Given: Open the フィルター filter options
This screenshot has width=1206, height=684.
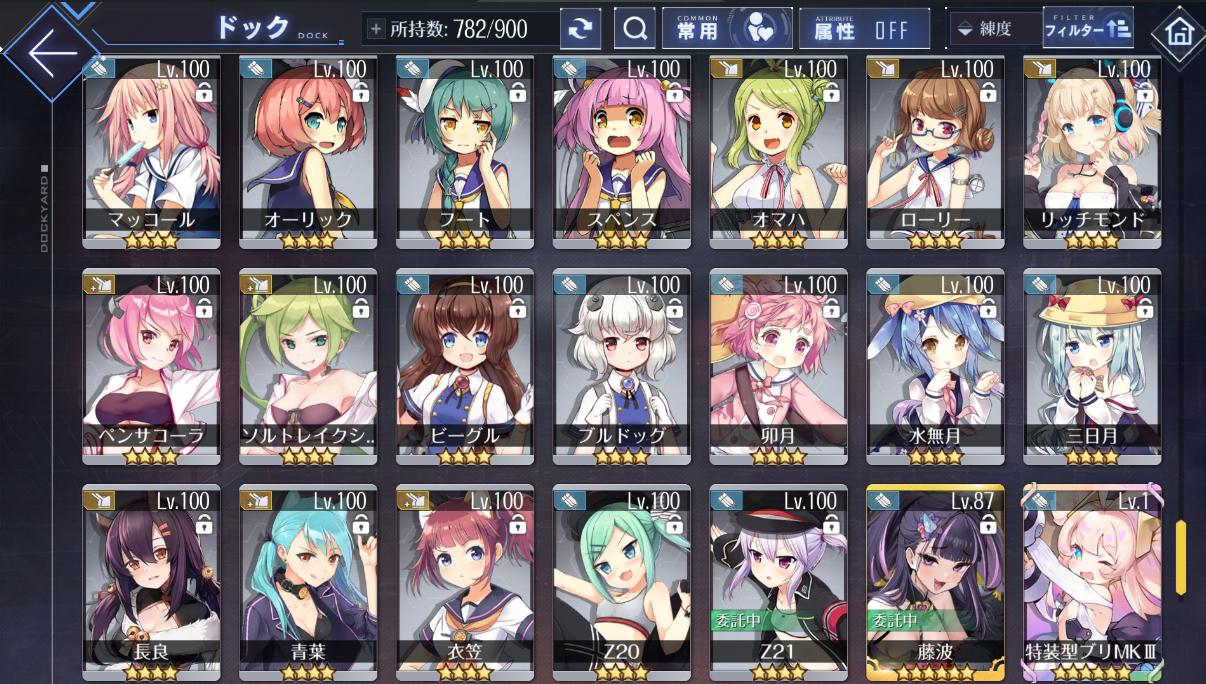Looking at the screenshot, I should [x=1087, y=29].
